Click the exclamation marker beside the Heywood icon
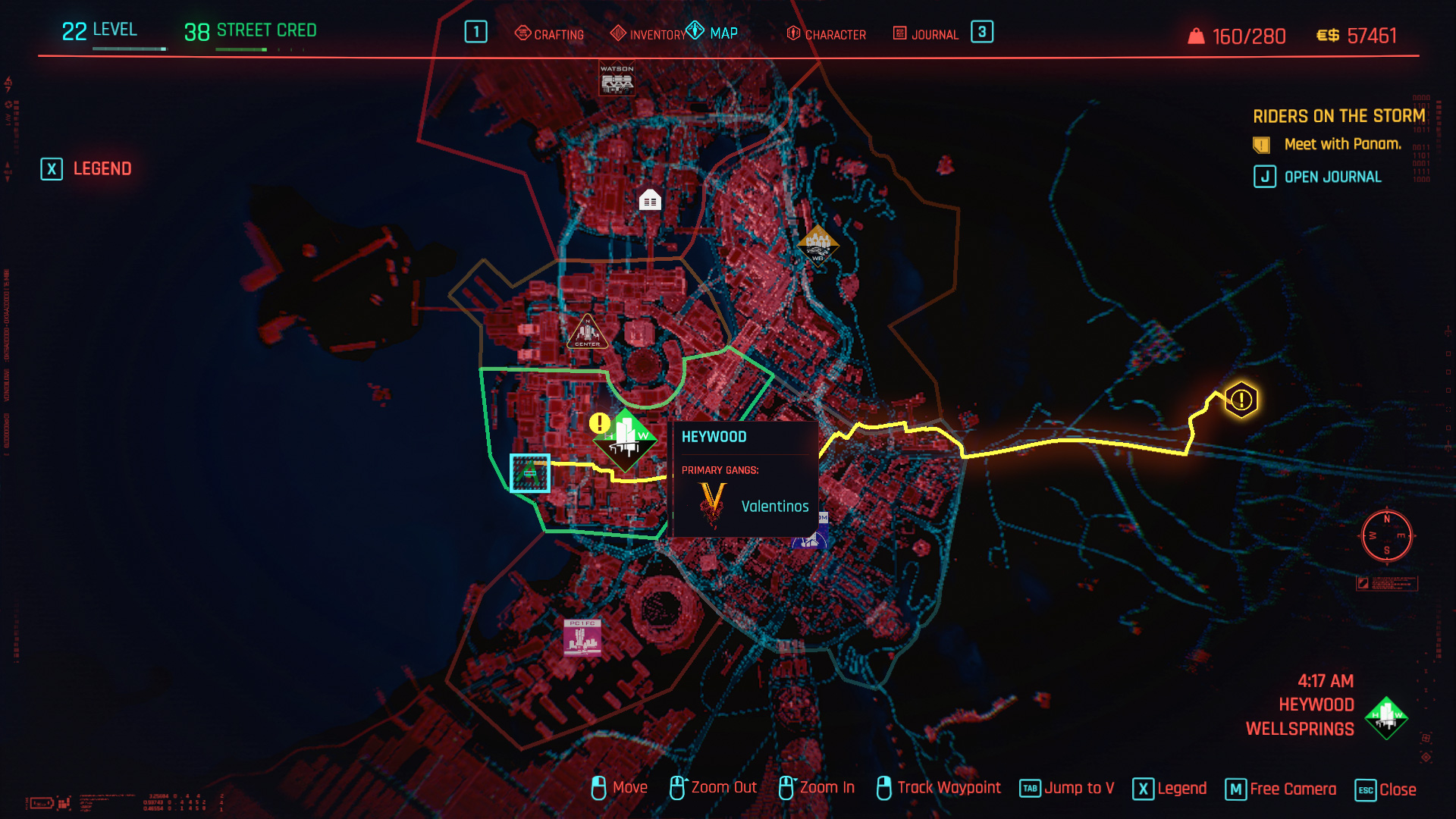 point(599,422)
